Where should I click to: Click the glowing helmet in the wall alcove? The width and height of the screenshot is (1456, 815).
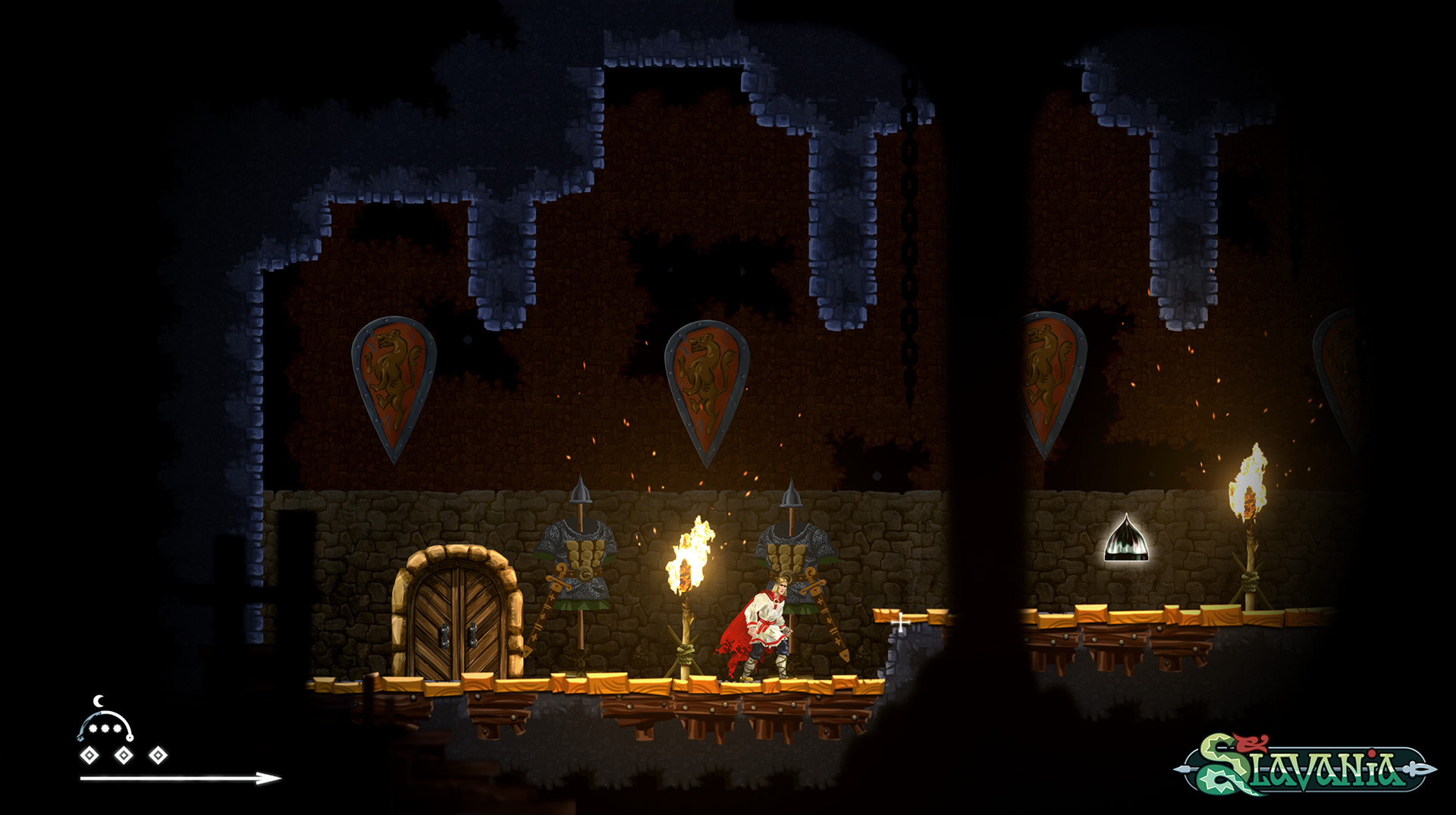pos(1125,541)
